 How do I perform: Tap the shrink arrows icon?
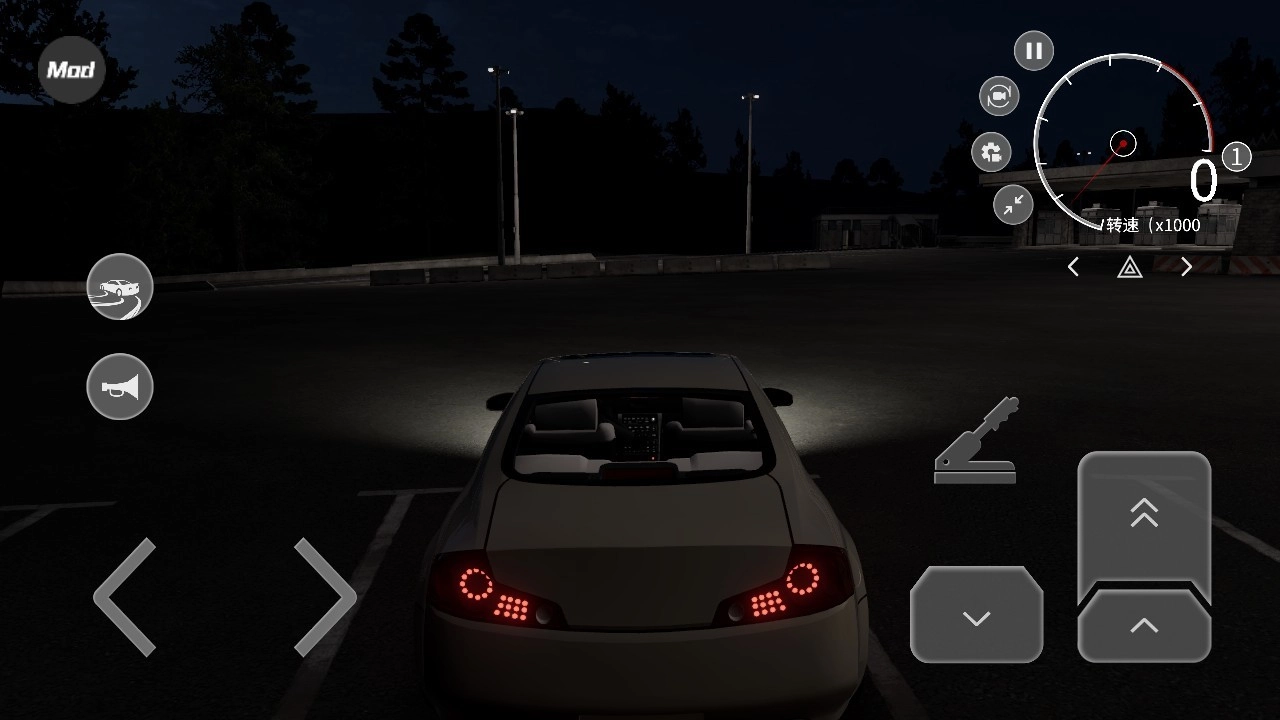(1013, 205)
